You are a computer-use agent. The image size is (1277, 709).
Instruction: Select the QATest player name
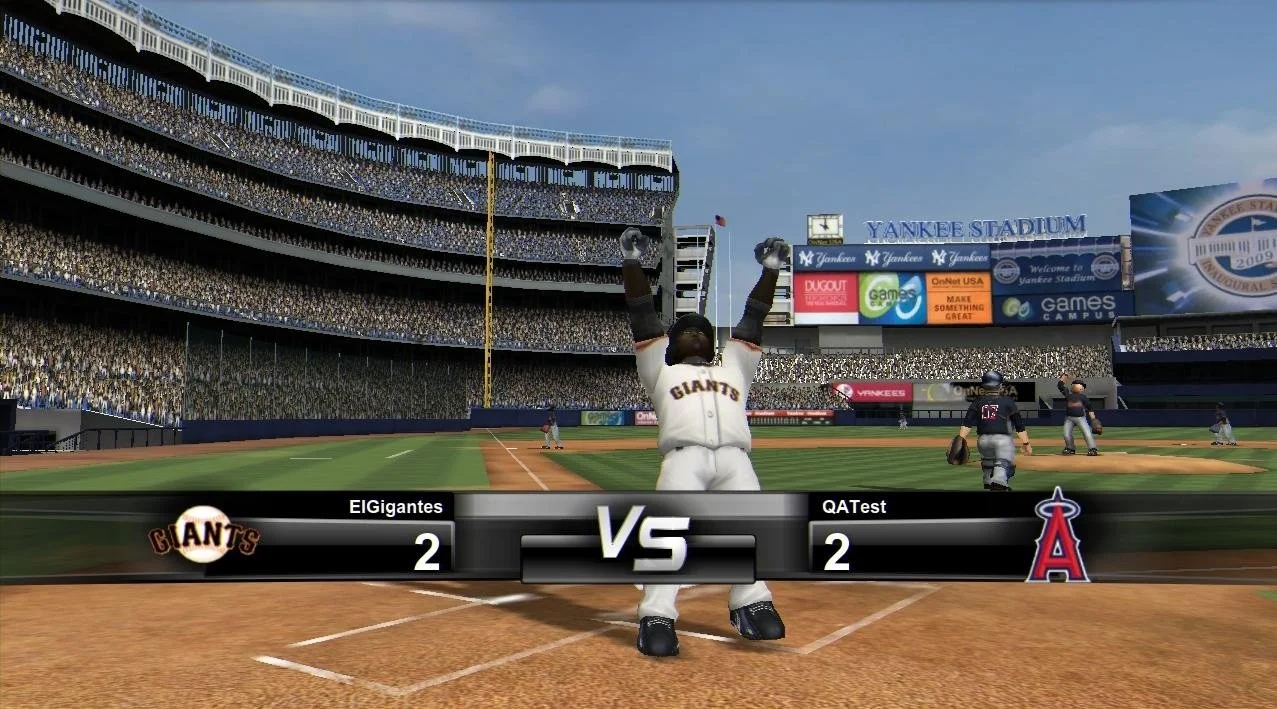tap(854, 507)
